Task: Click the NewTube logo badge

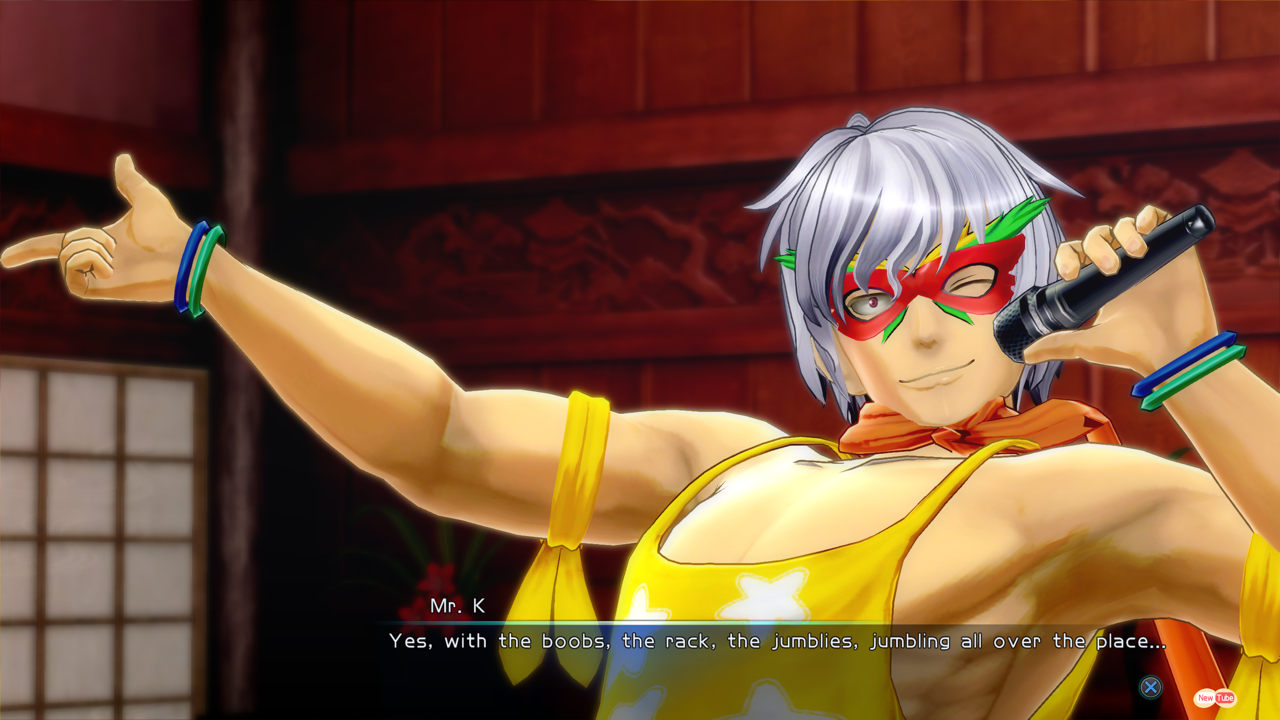Action: pos(1215,698)
